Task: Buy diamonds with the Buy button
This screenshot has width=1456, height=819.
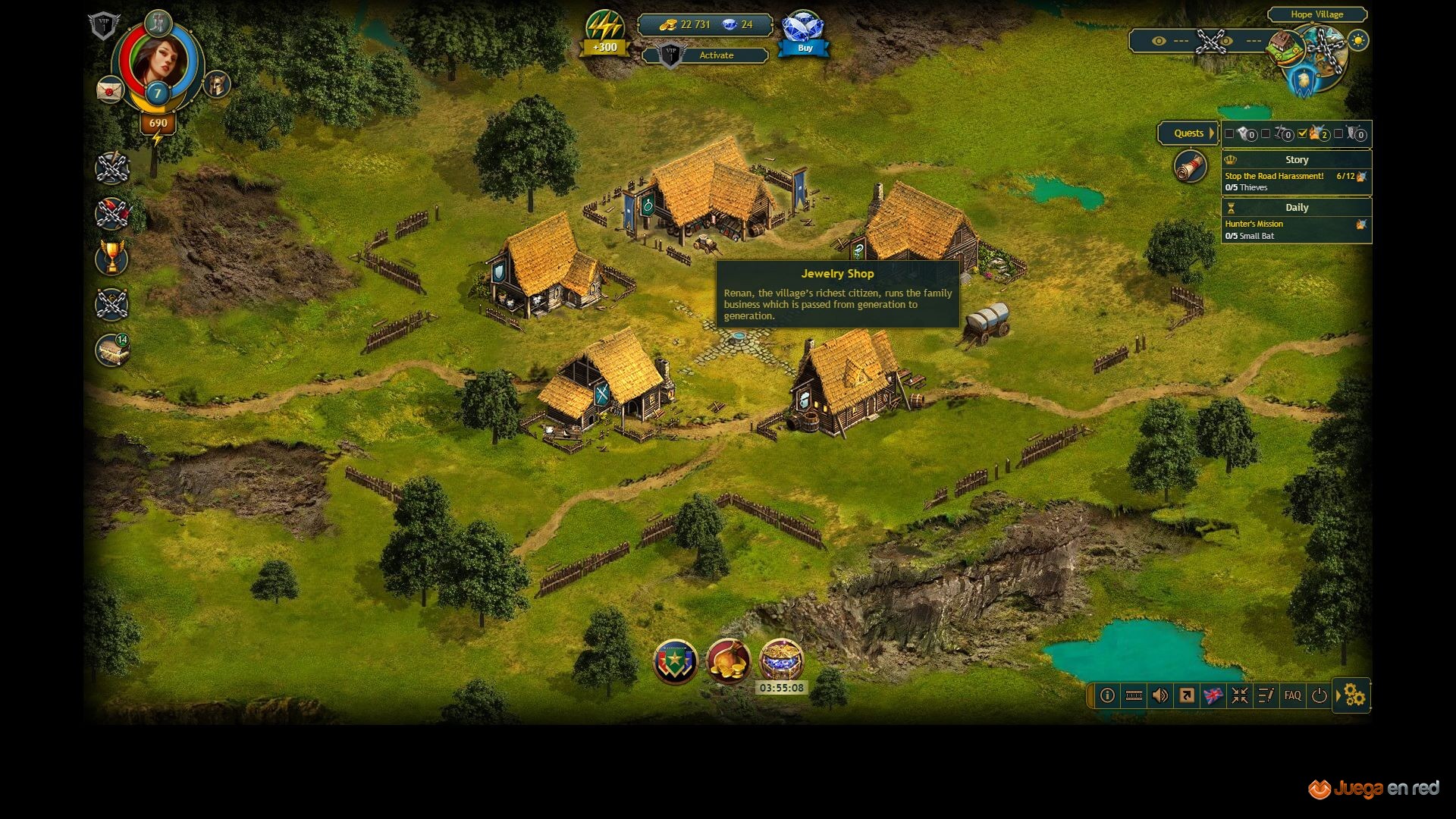Action: [804, 48]
